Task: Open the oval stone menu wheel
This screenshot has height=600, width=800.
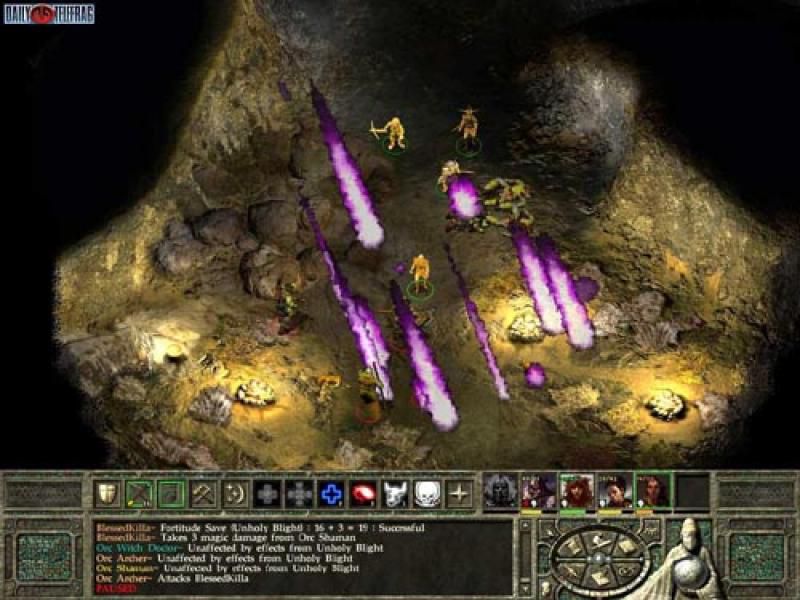Action: 598,556
